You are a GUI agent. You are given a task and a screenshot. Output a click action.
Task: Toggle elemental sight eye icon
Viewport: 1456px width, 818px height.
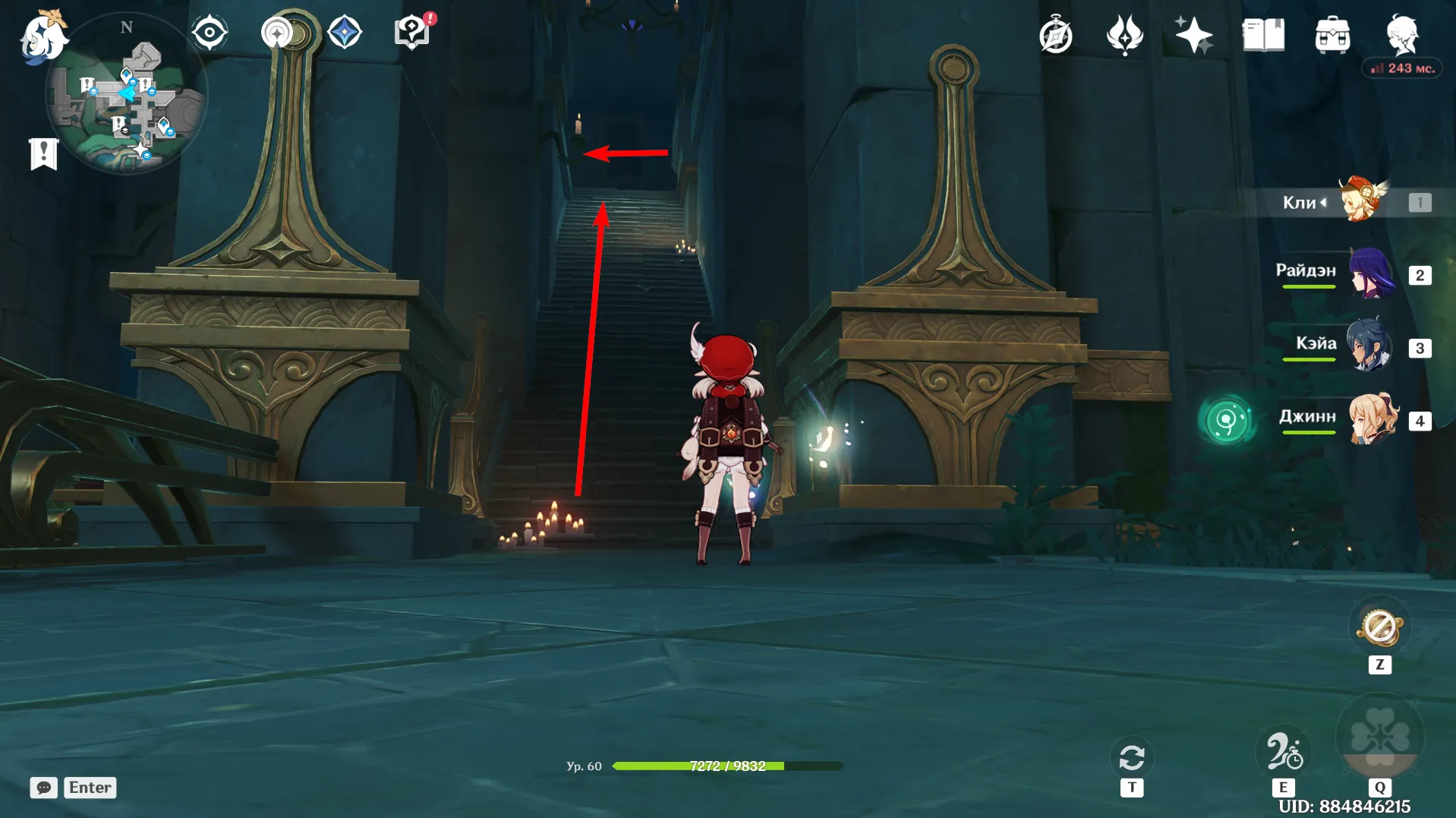[209, 33]
